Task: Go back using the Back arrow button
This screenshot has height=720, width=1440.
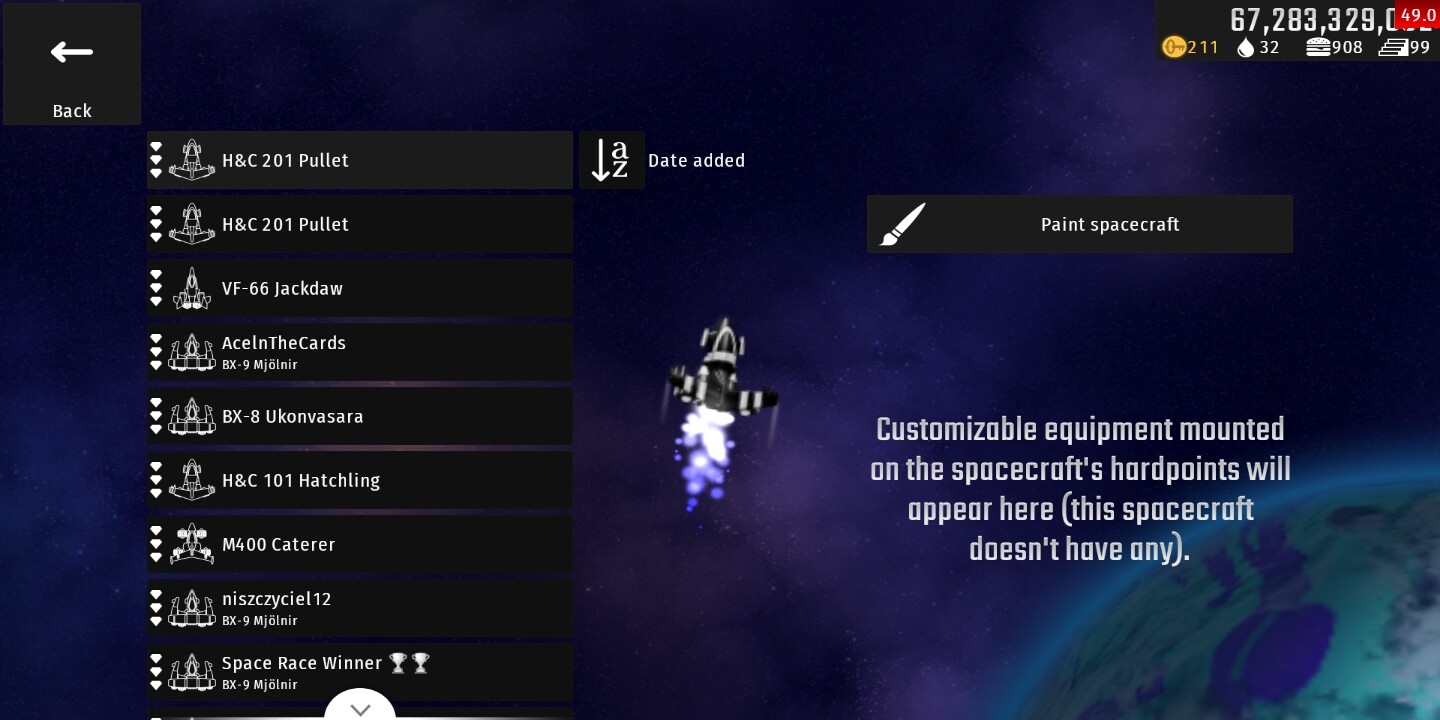Action: 72,64
